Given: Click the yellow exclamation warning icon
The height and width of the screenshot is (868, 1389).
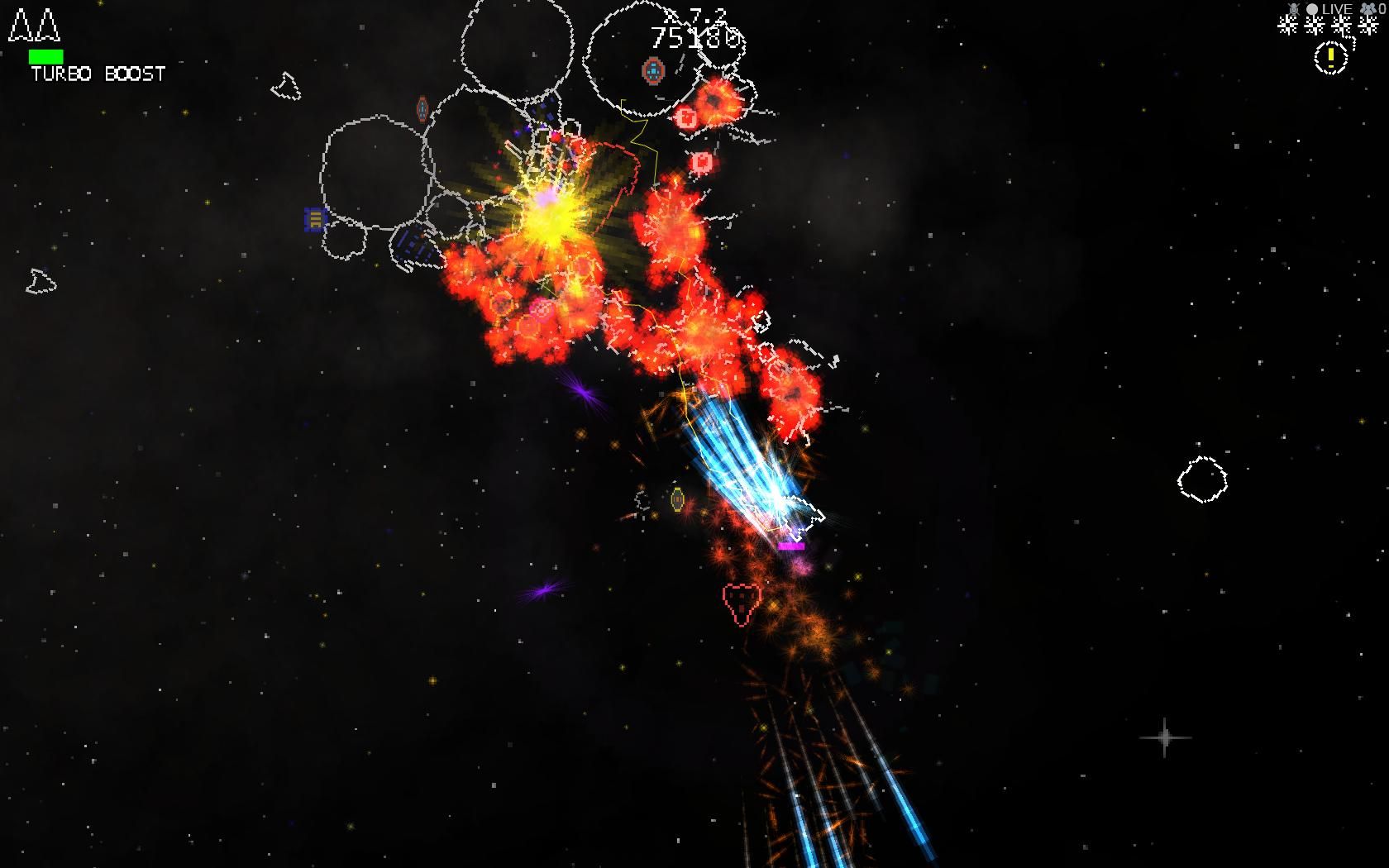Looking at the screenshot, I should tap(1331, 58).
